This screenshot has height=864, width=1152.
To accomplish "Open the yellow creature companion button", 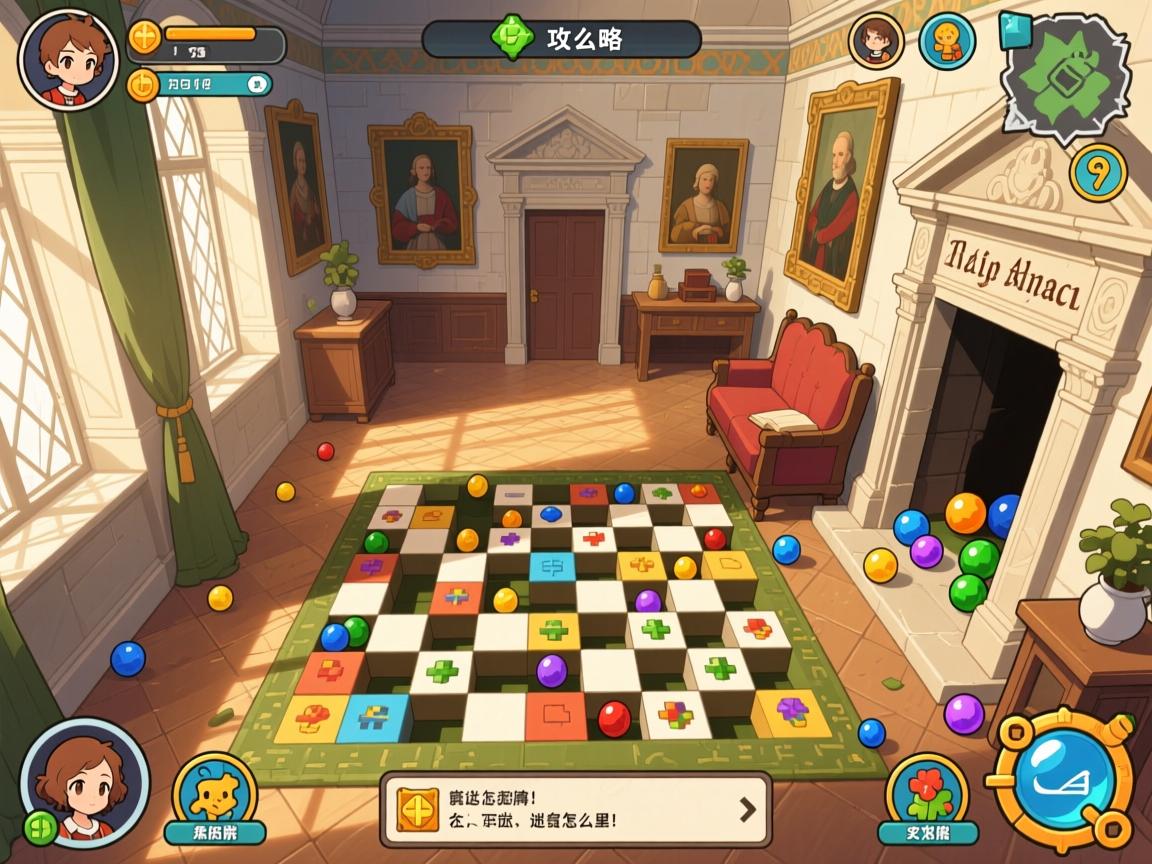I will coord(214,796).
